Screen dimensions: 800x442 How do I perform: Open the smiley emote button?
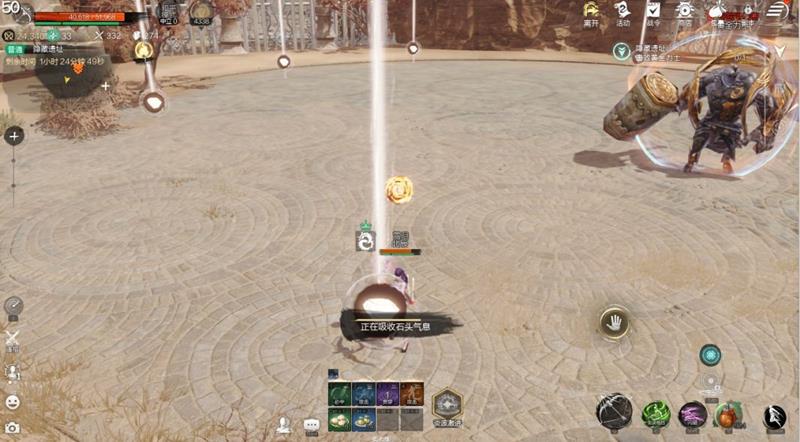13,402
